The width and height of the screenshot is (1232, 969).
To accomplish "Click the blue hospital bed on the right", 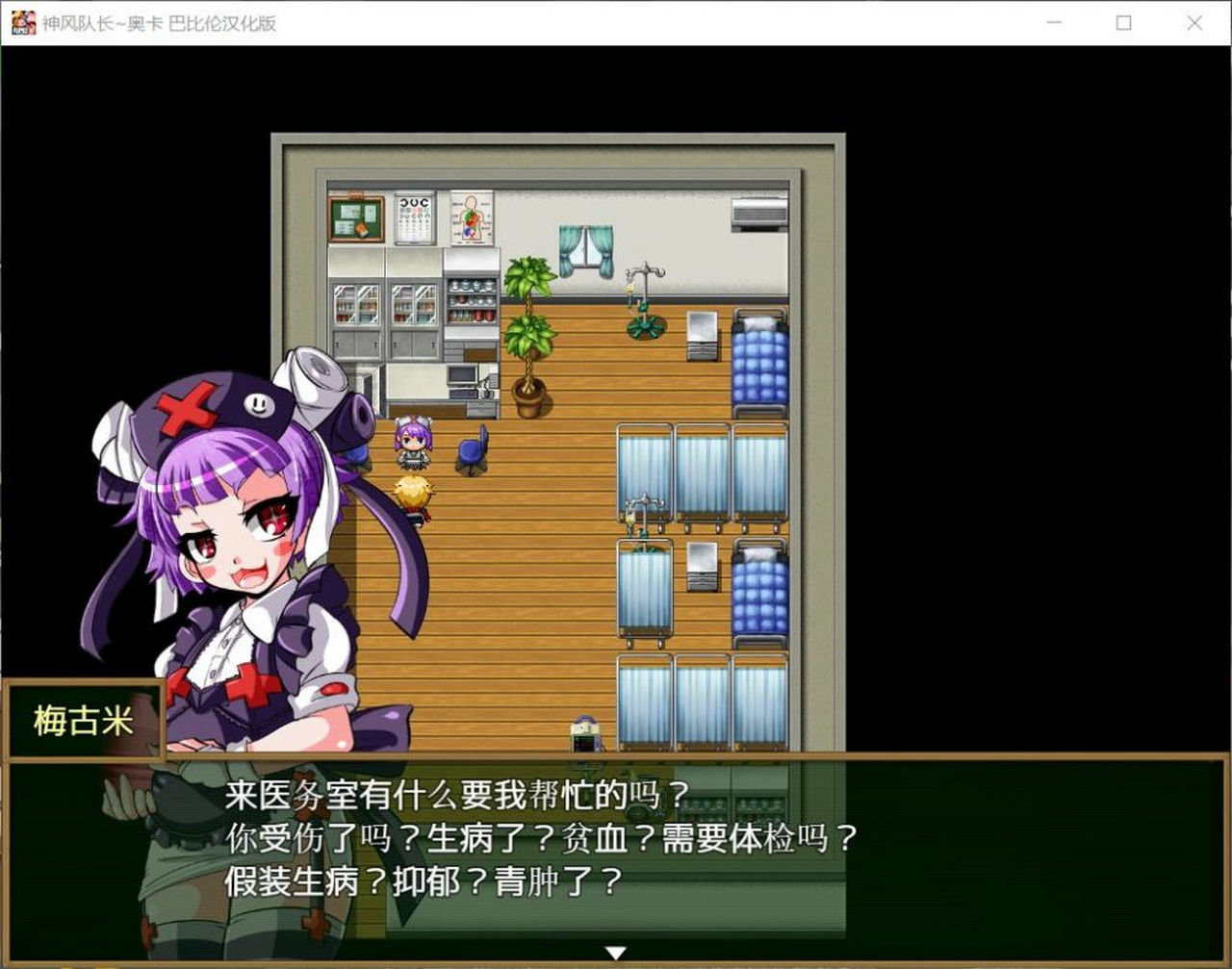I will (760, 366).
